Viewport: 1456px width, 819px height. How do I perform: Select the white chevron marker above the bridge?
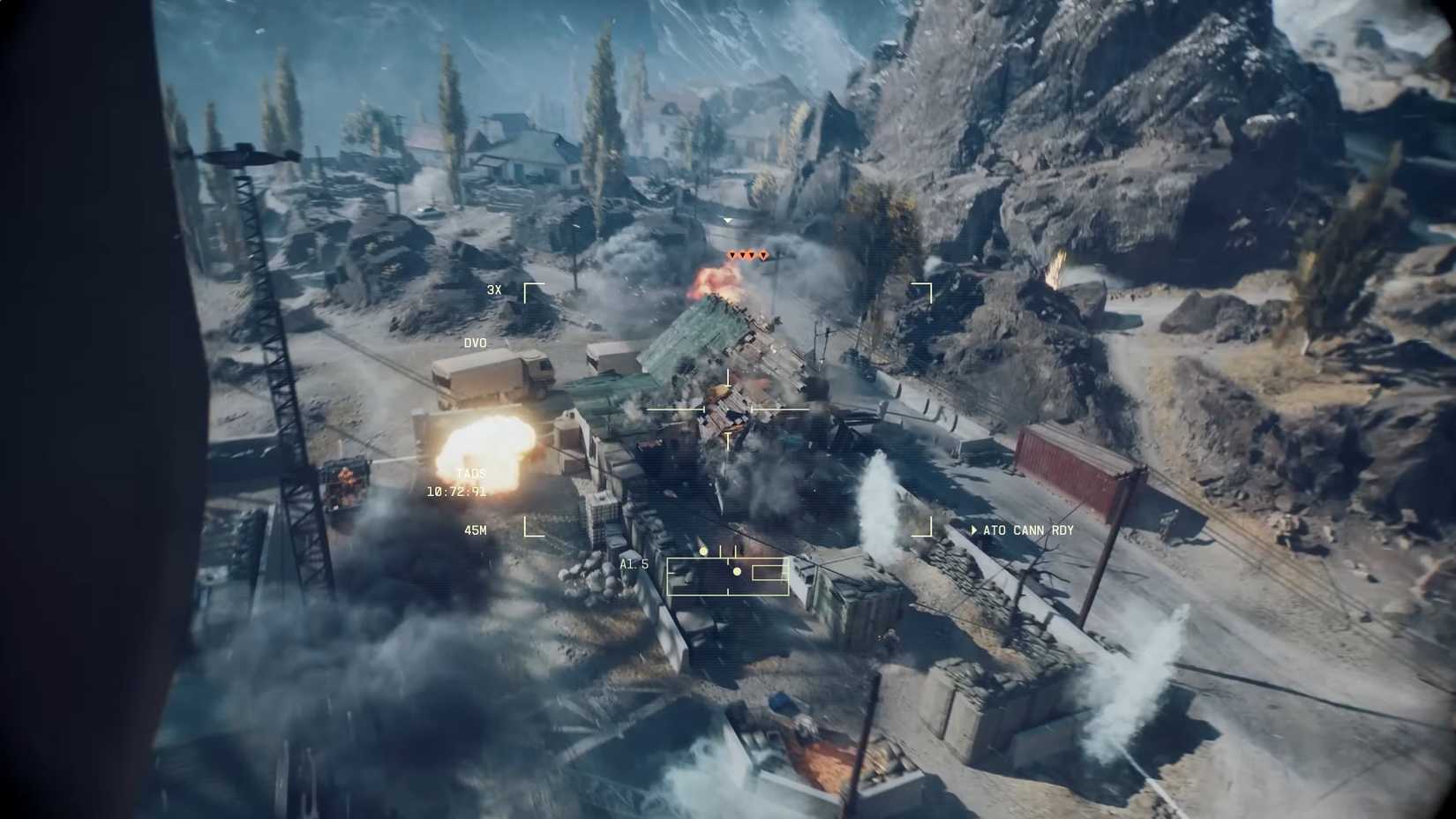(727, 217)
